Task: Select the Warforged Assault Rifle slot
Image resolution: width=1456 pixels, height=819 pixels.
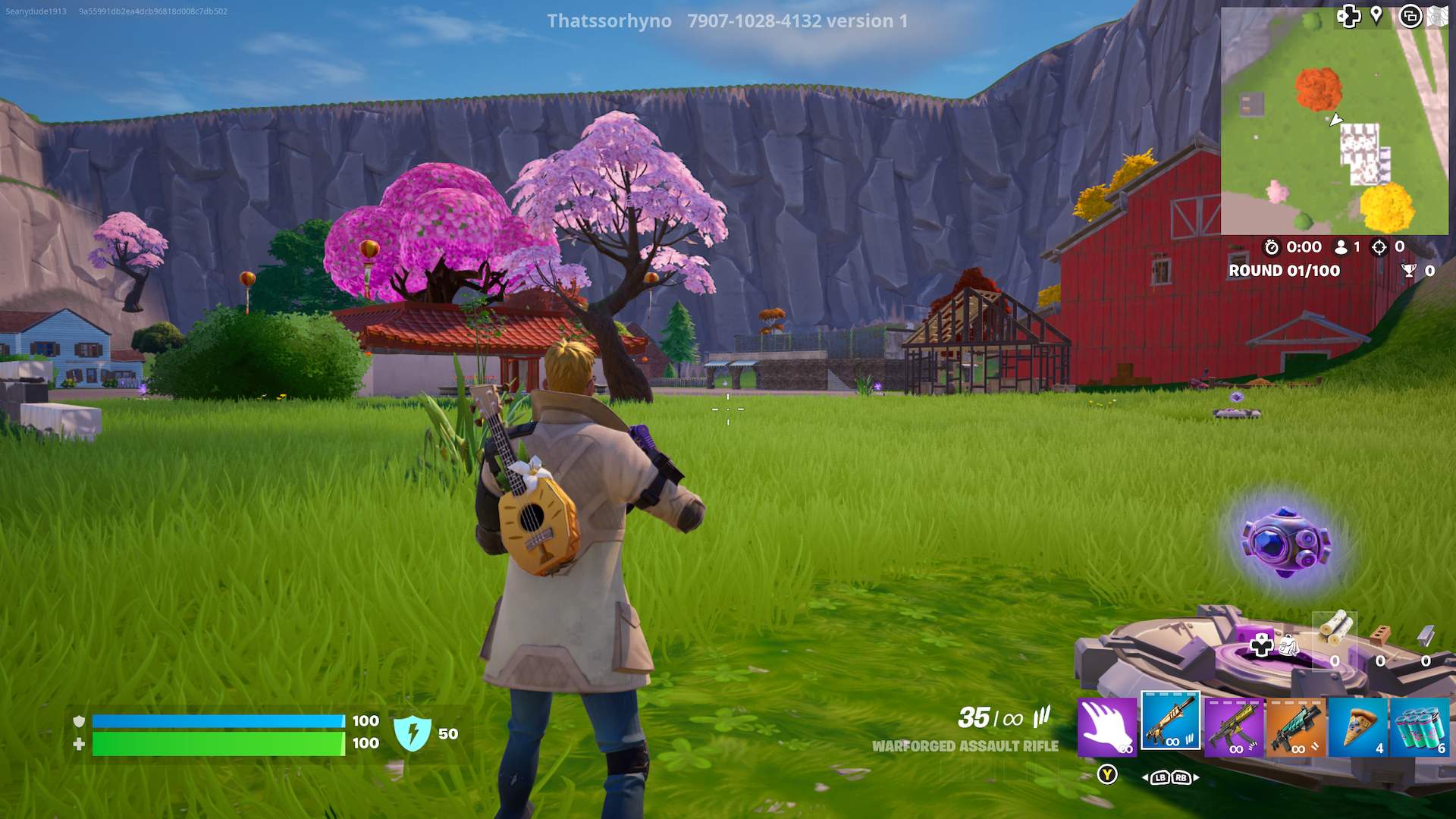Action: click(1170, 723)
